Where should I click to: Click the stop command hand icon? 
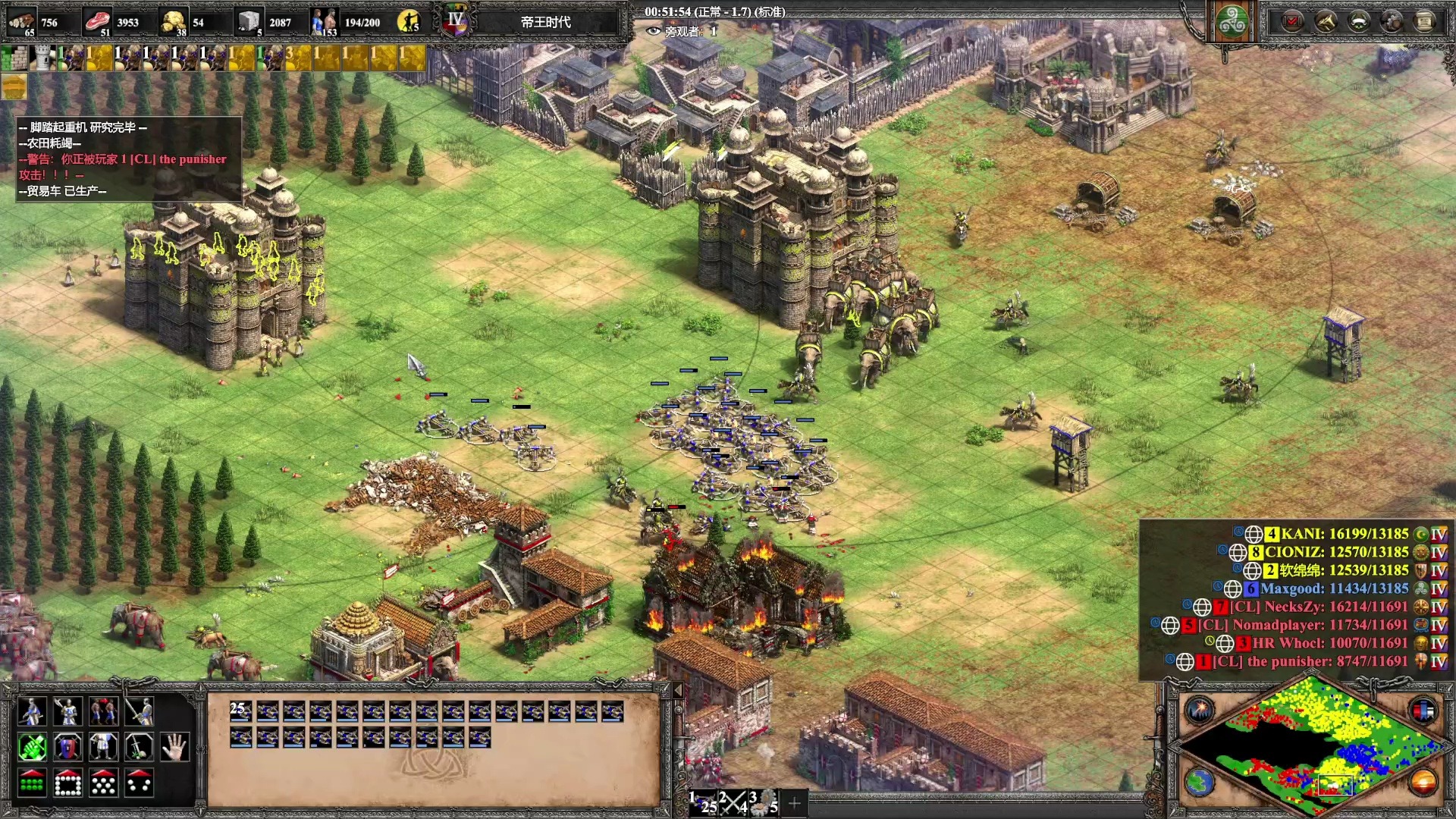click(174, 748)
